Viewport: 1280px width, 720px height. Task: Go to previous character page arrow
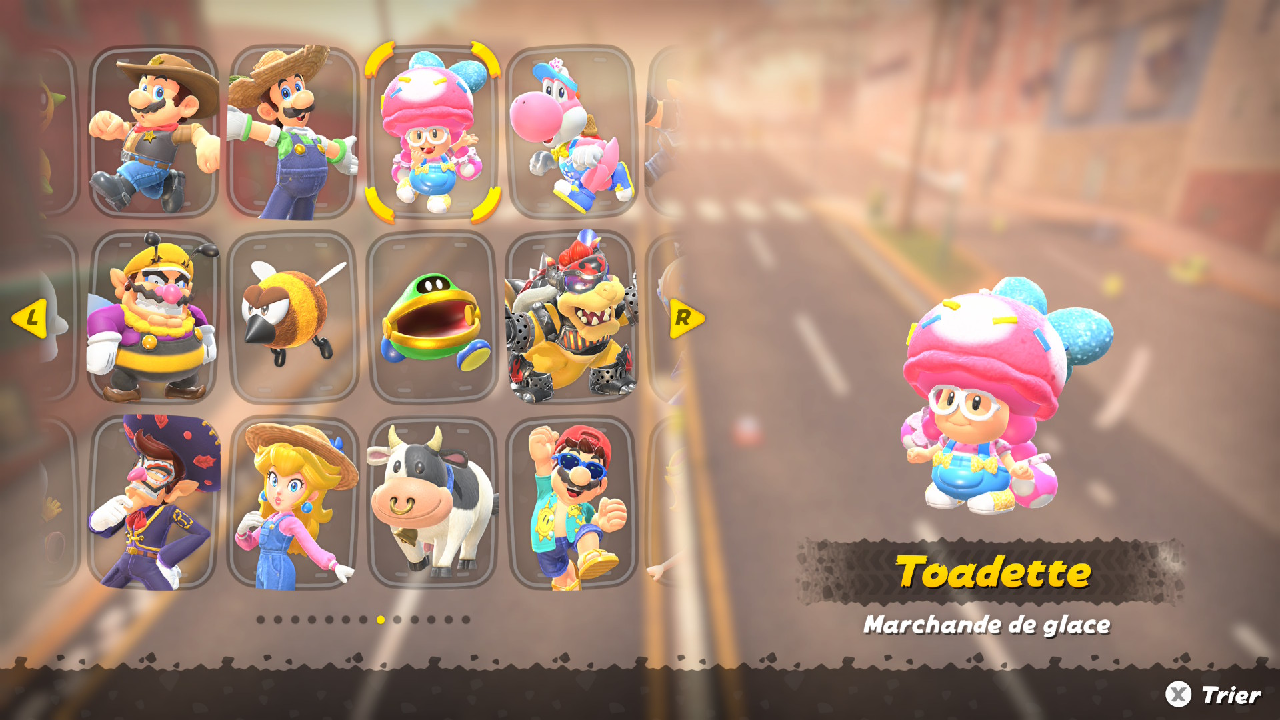point(30,319)
